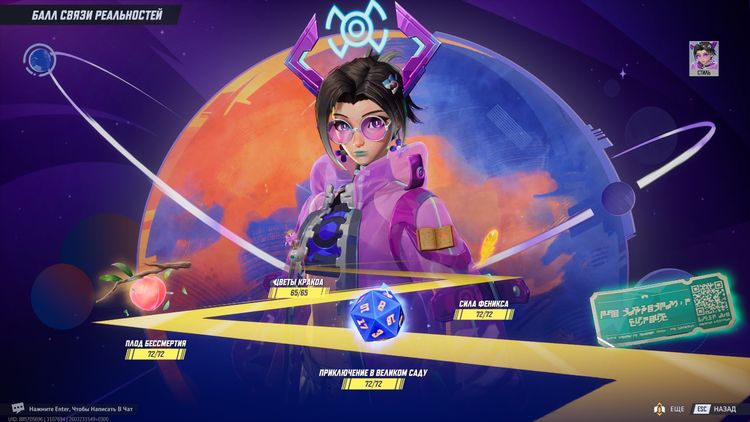The image size is (750, 422).
Task: Open Приключение в Великом саду entry
Action: [x=372, y=378]
